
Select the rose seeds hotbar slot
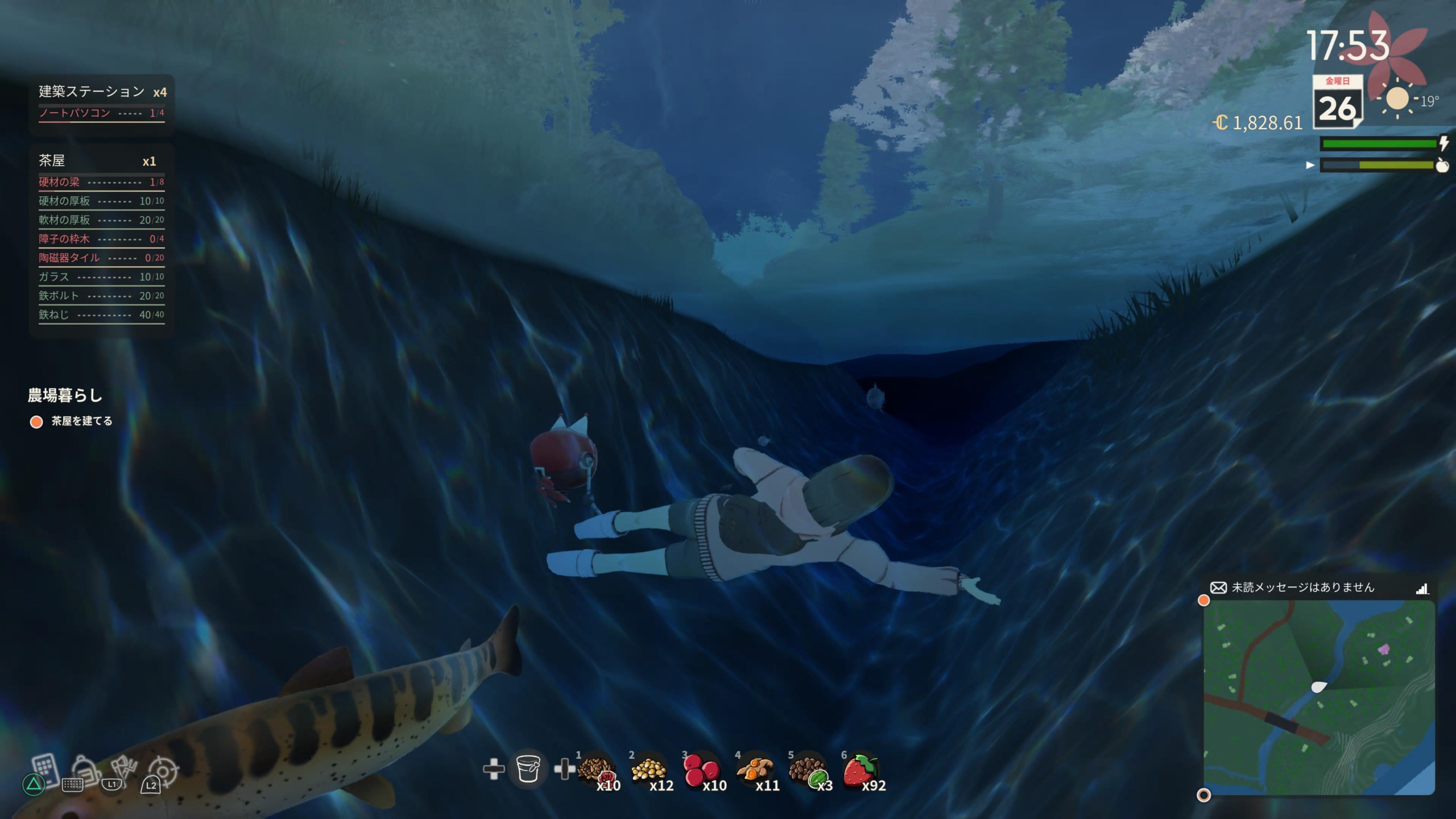[x=596, y=772]
